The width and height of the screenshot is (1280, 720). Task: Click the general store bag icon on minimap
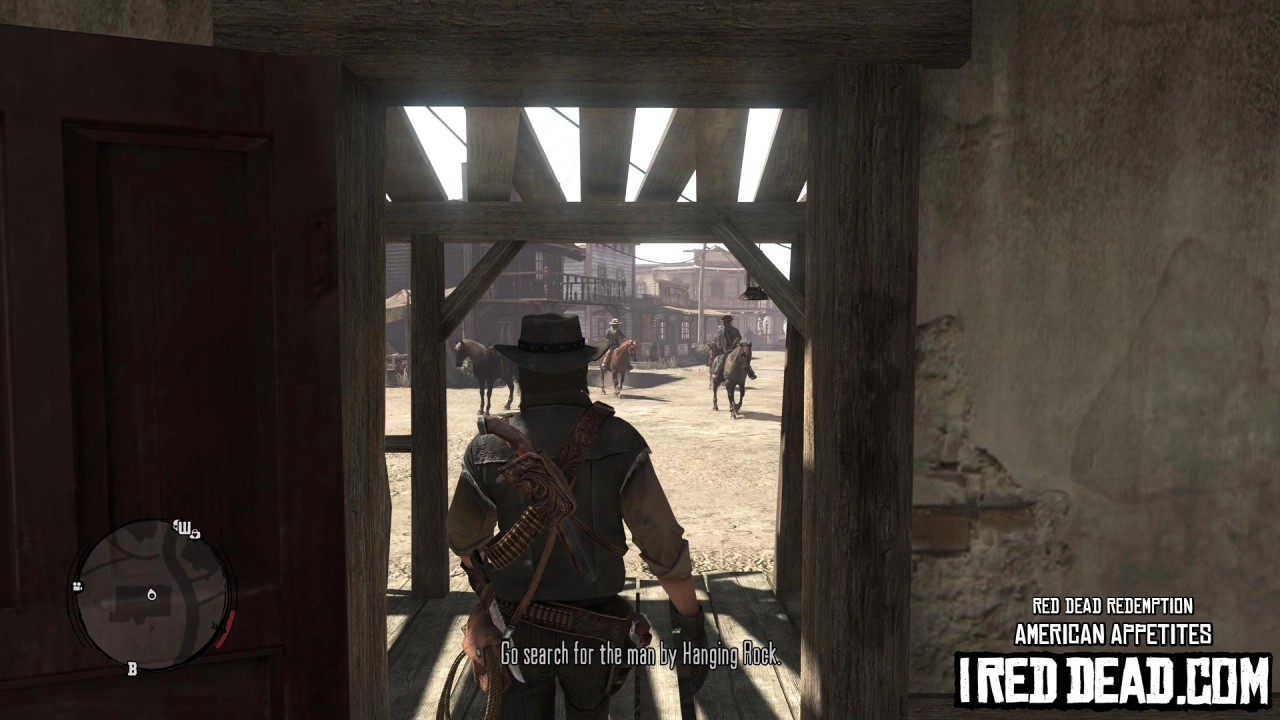[195, 535]
